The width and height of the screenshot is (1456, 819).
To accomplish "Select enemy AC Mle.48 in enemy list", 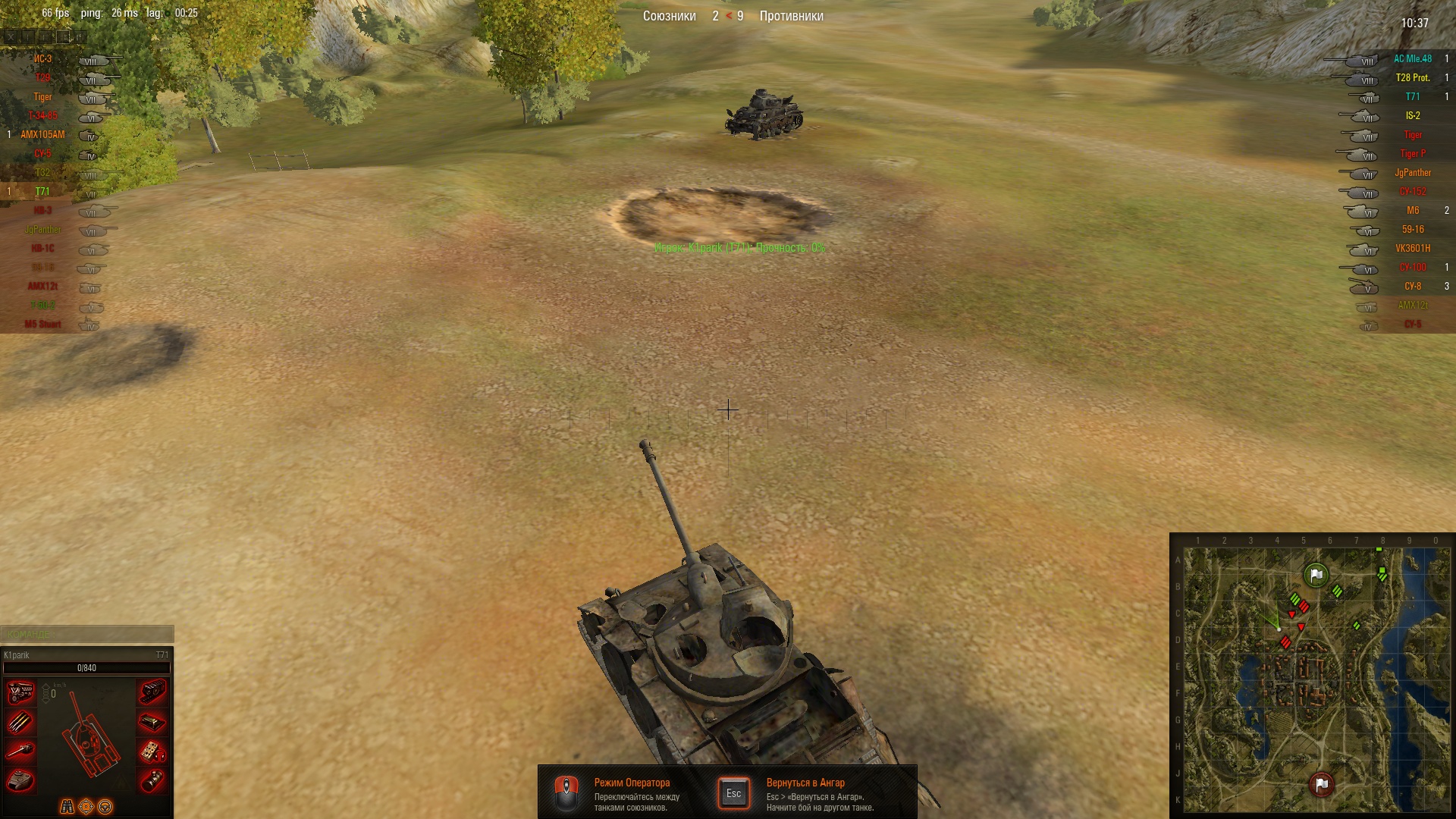I will click(x=1412, y=59).
